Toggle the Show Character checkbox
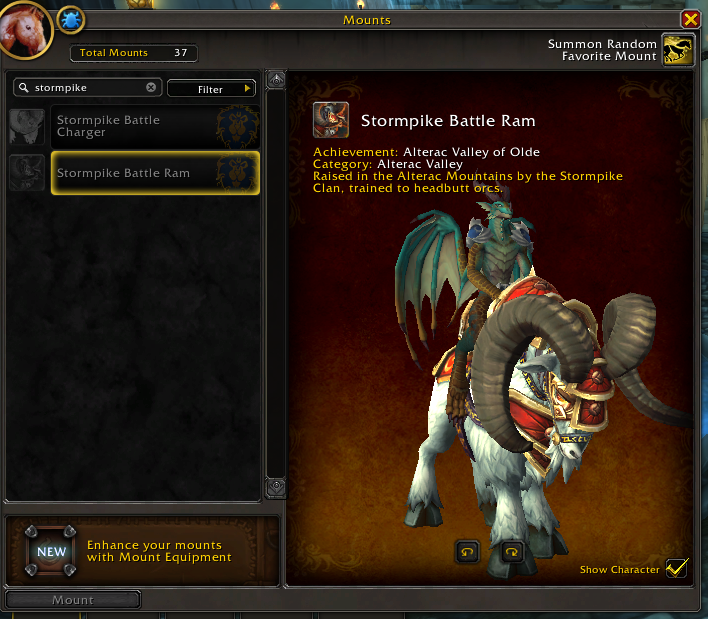 [x=677, y=568]
